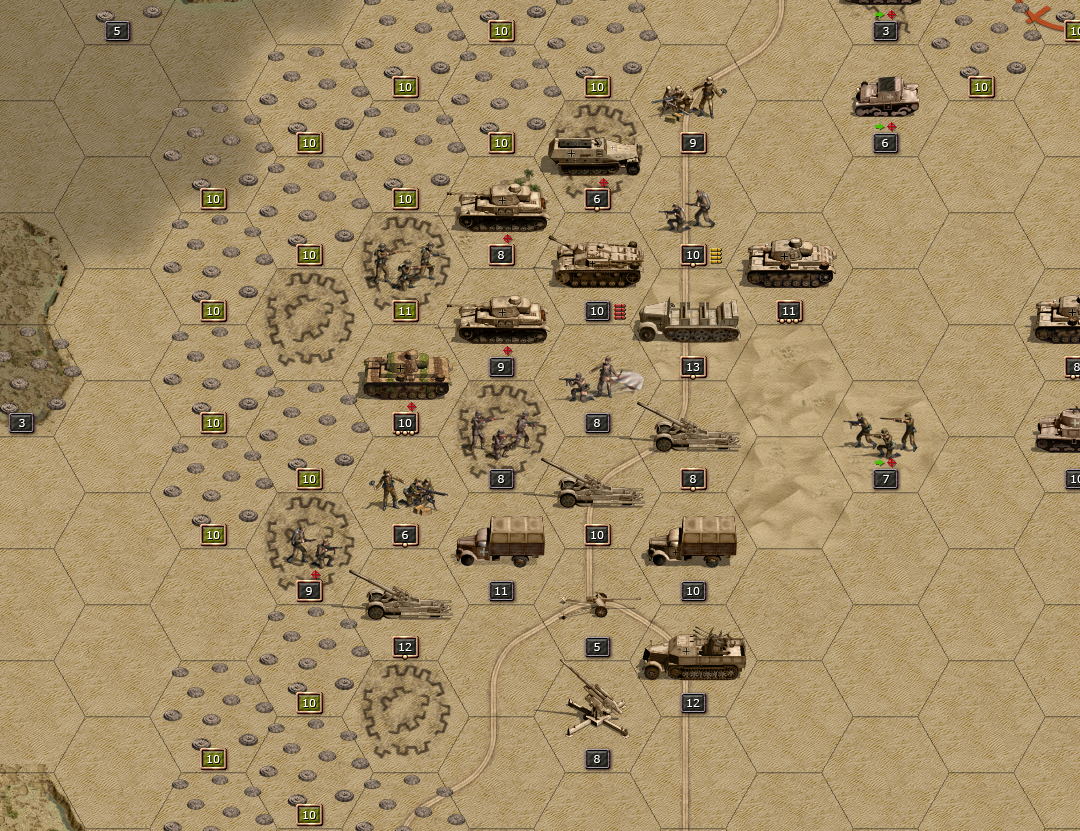
Task: Select the camouflaged tank with strength 10
Action: pos(405,375)
